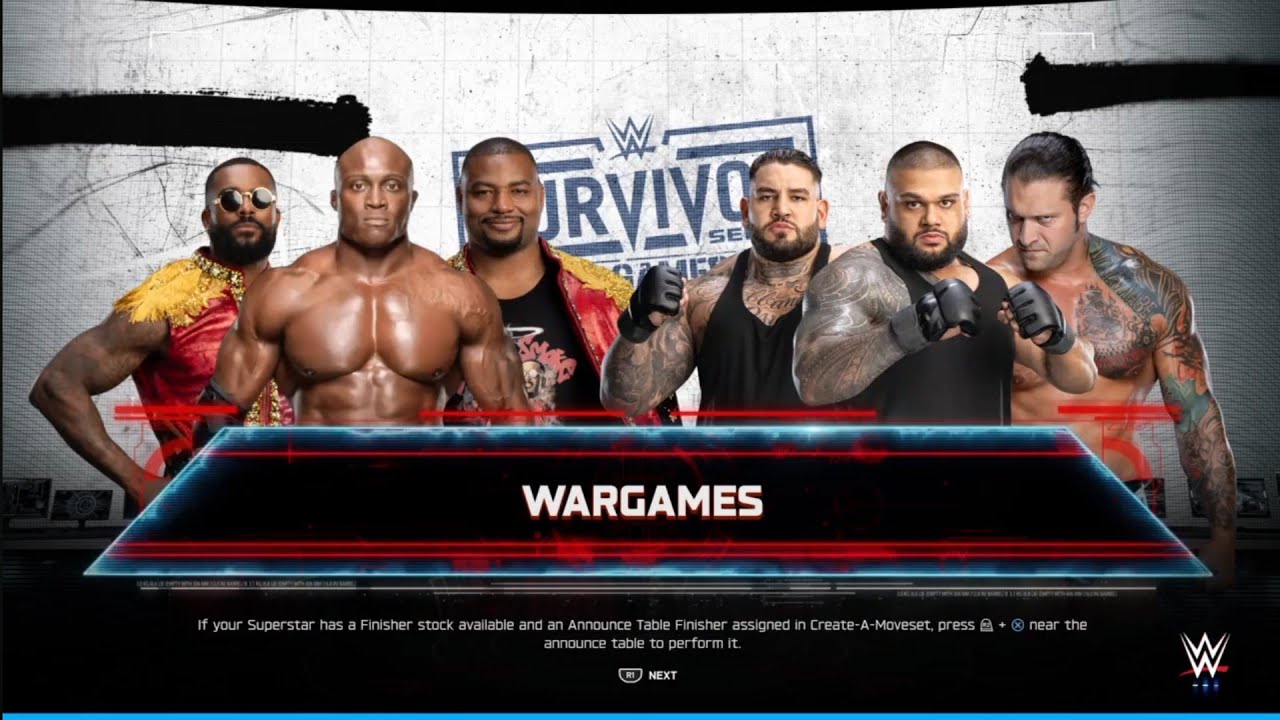1280x720 pixels.
Task: Click the circled X button glyph in tip text
Action: (1019, 625)
